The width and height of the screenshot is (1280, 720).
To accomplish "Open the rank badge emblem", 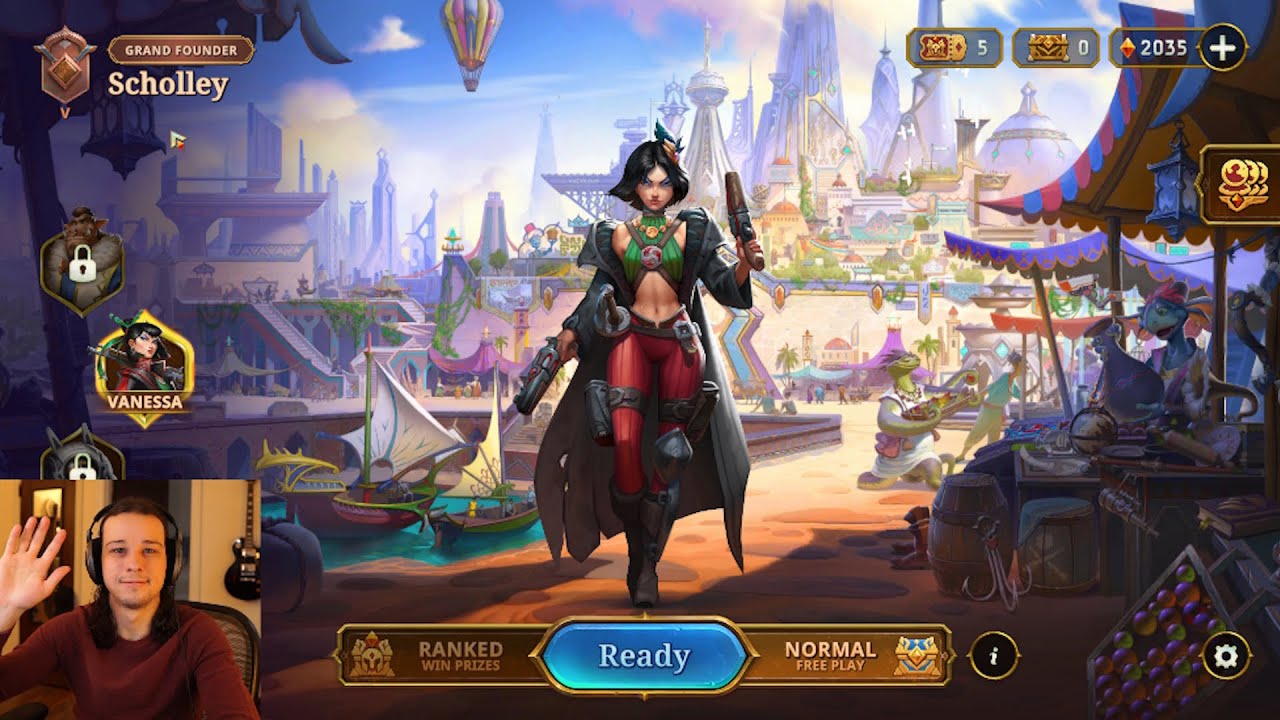I will point(66,65).
